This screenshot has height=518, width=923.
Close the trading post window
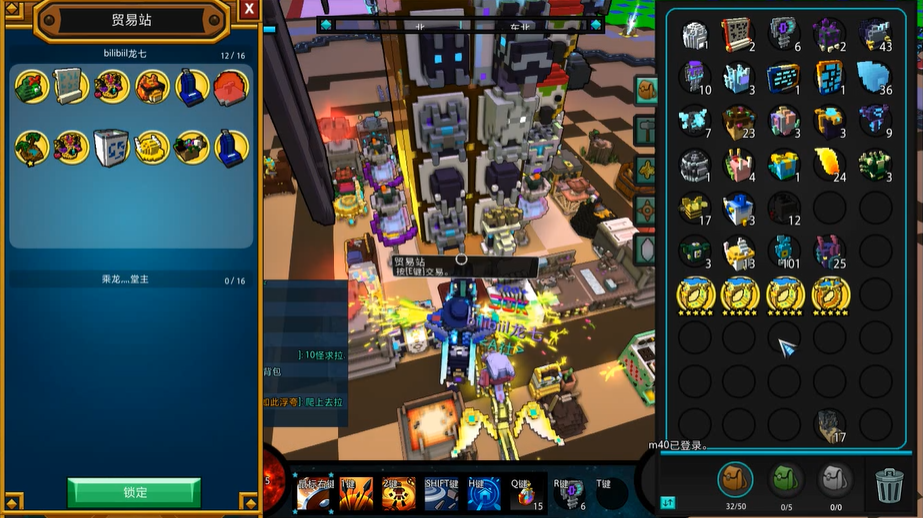click(x=249, y=9)
